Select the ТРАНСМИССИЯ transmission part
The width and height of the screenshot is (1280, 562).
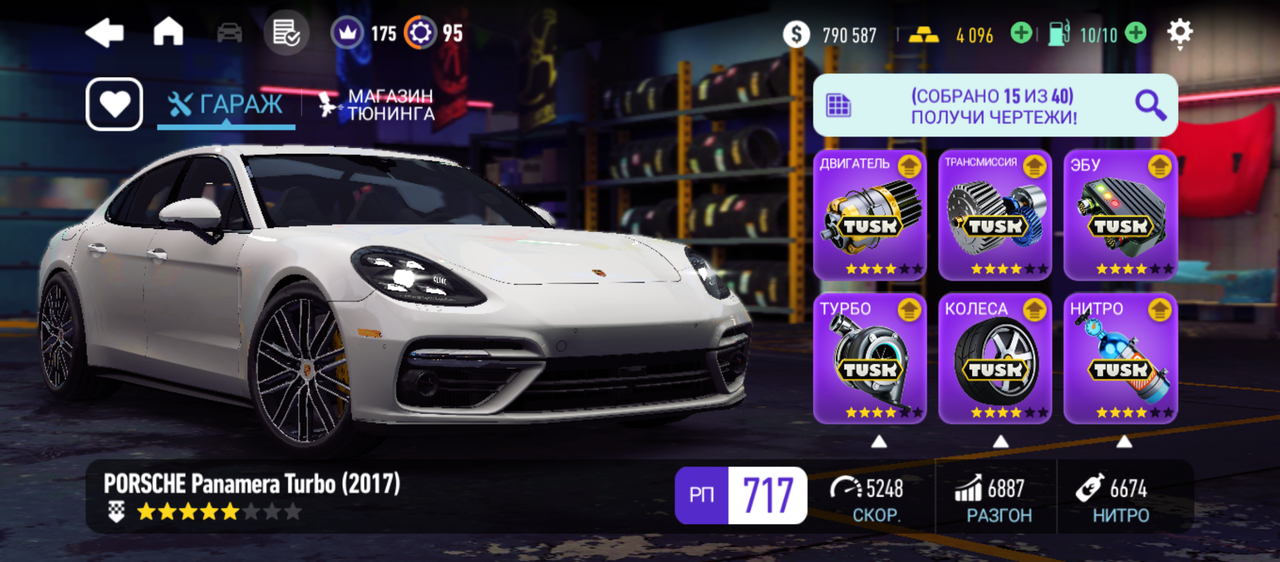994,215
